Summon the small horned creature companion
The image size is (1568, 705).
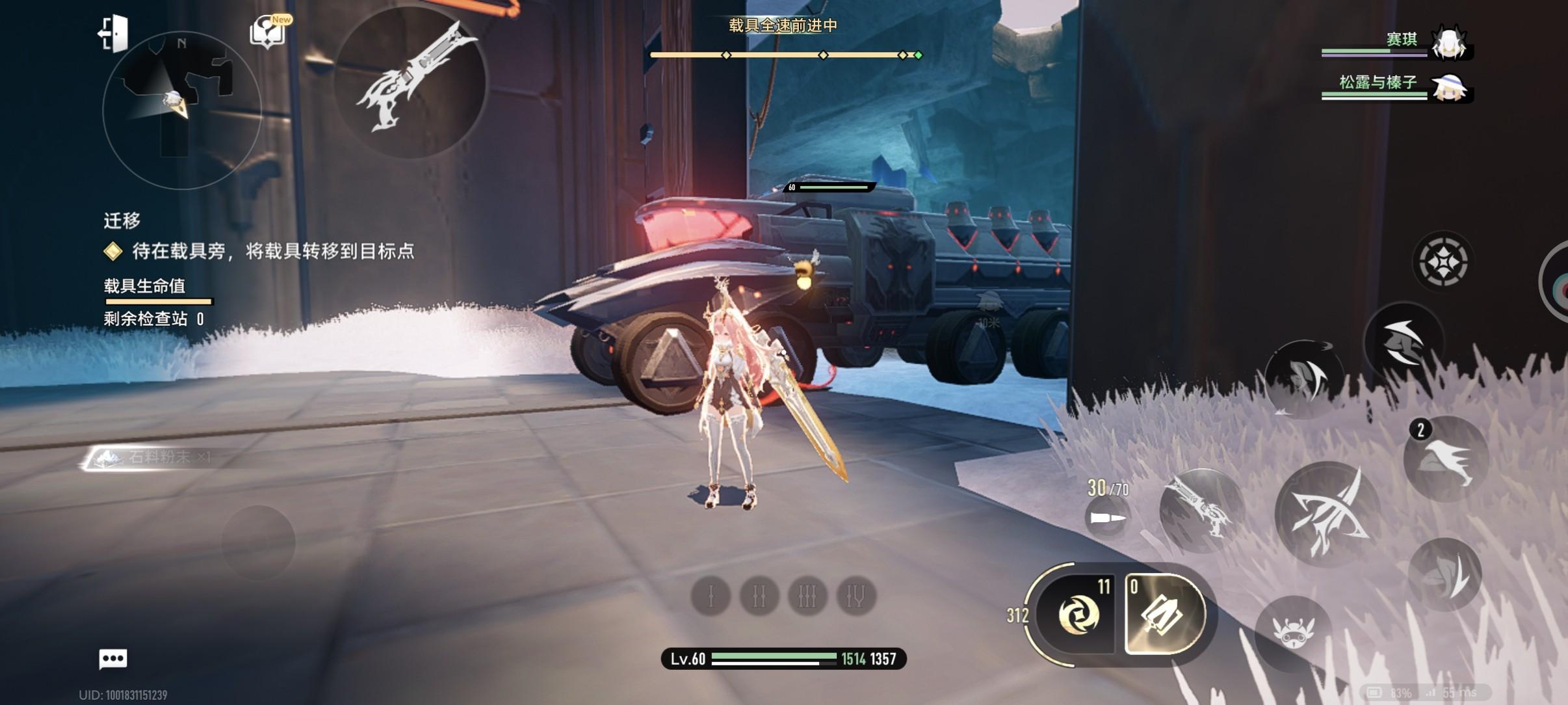tap(1293, 630)
